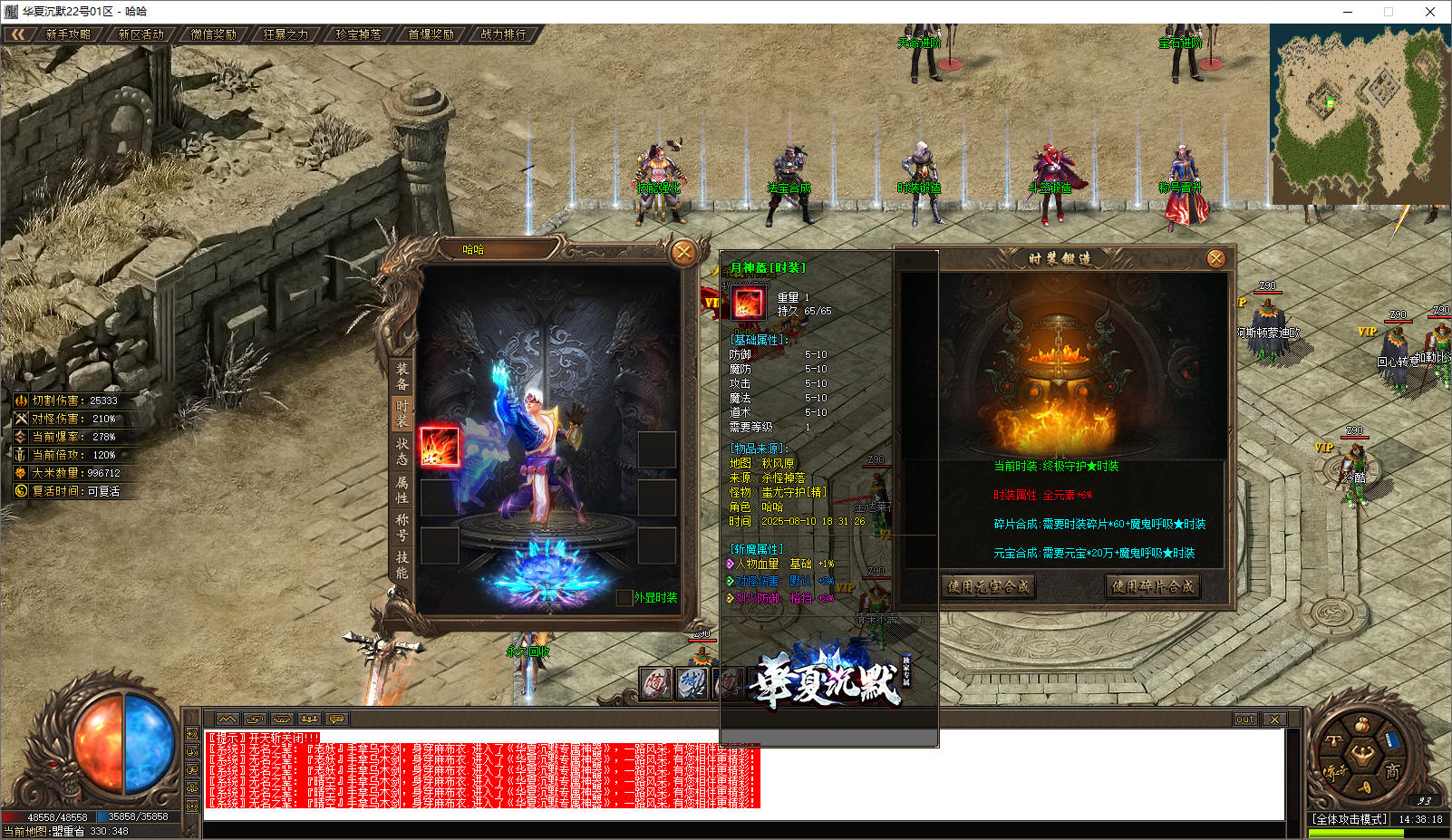The height and width of the screenshot is (840, 1452).
Task: Collapse the top menu with the double-arrow button
Action: [17, 34]
